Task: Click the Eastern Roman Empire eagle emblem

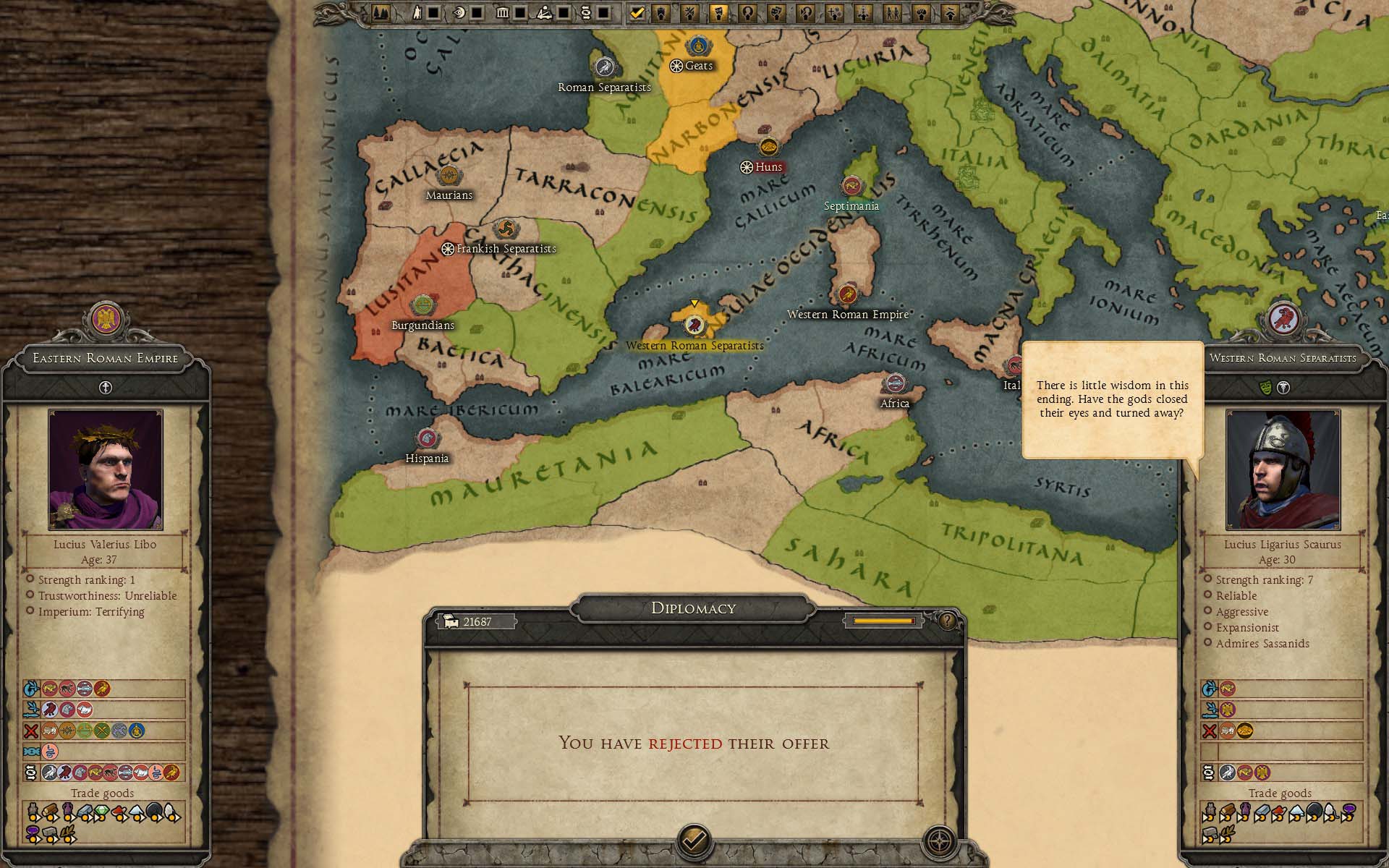Action: pyautogui.click(x=106, y=319)
